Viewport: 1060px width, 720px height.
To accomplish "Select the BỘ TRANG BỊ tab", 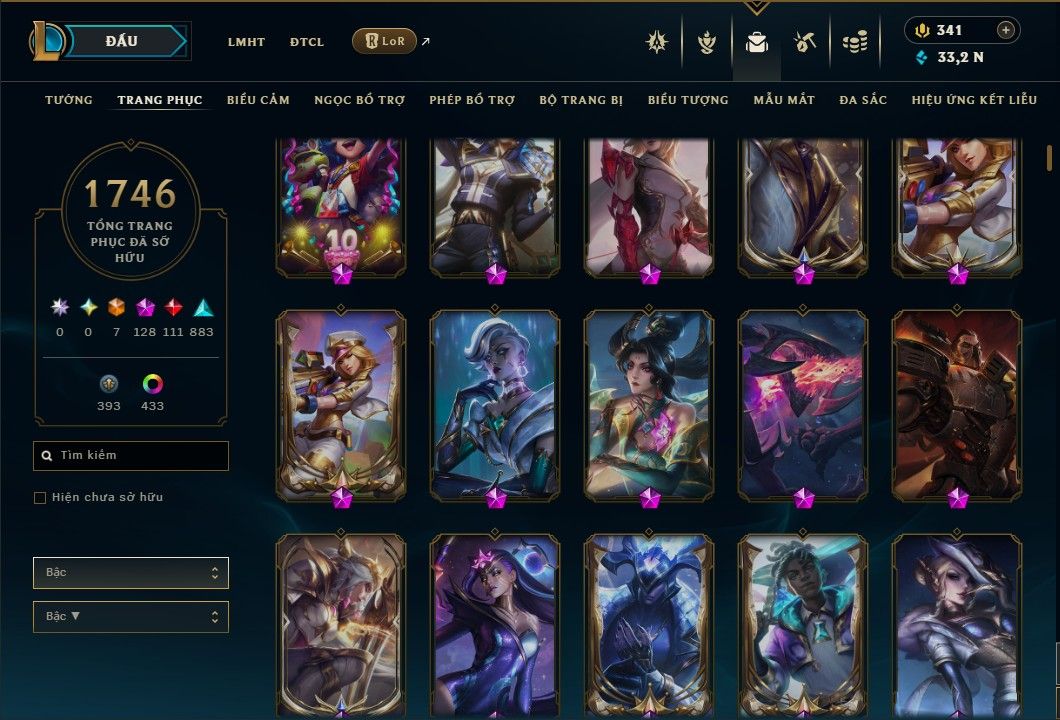I will click(x=581, y=100).
